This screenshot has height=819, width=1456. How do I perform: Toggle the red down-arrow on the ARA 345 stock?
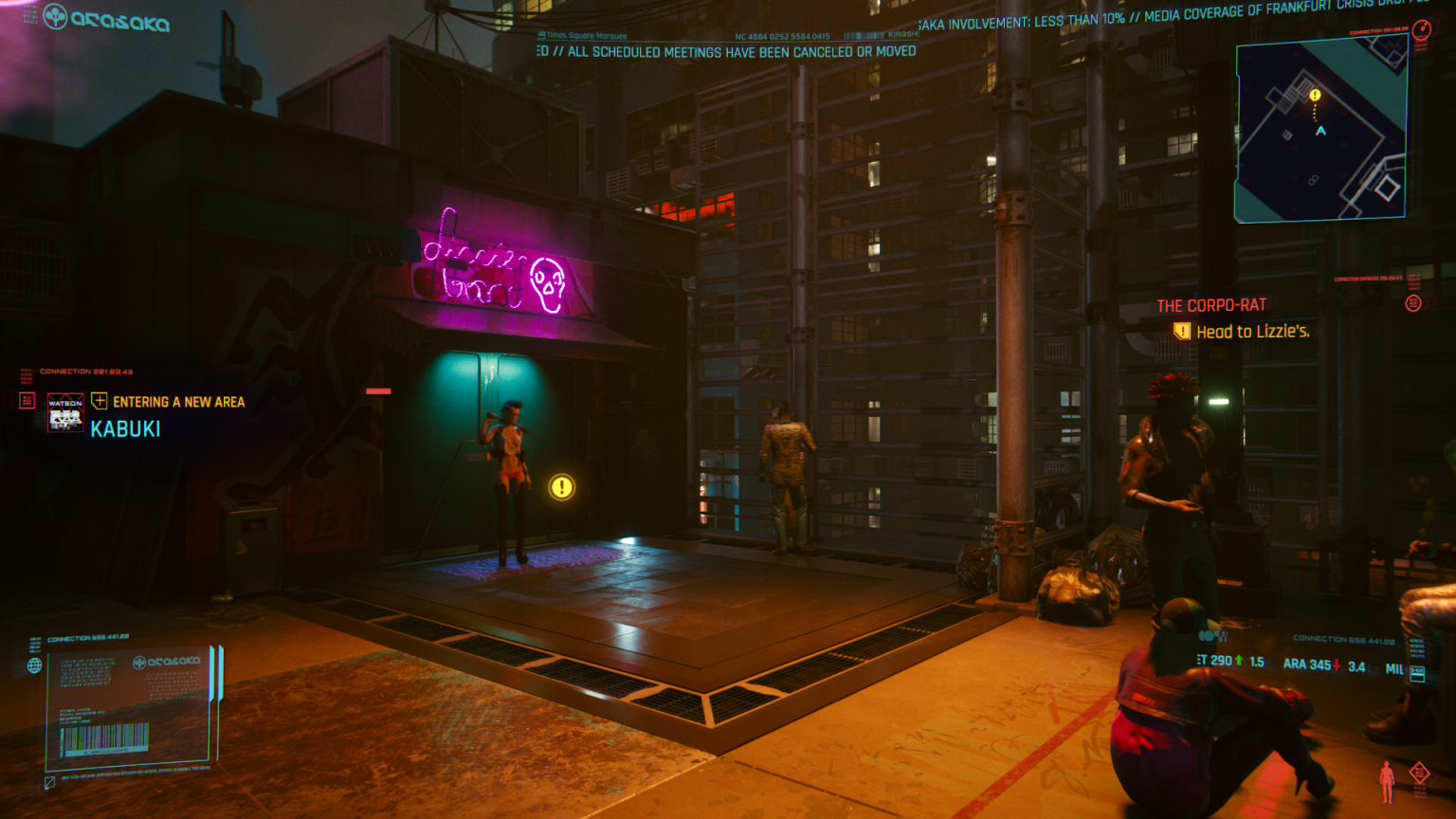pyautogui.click(x=1336, y=665)
